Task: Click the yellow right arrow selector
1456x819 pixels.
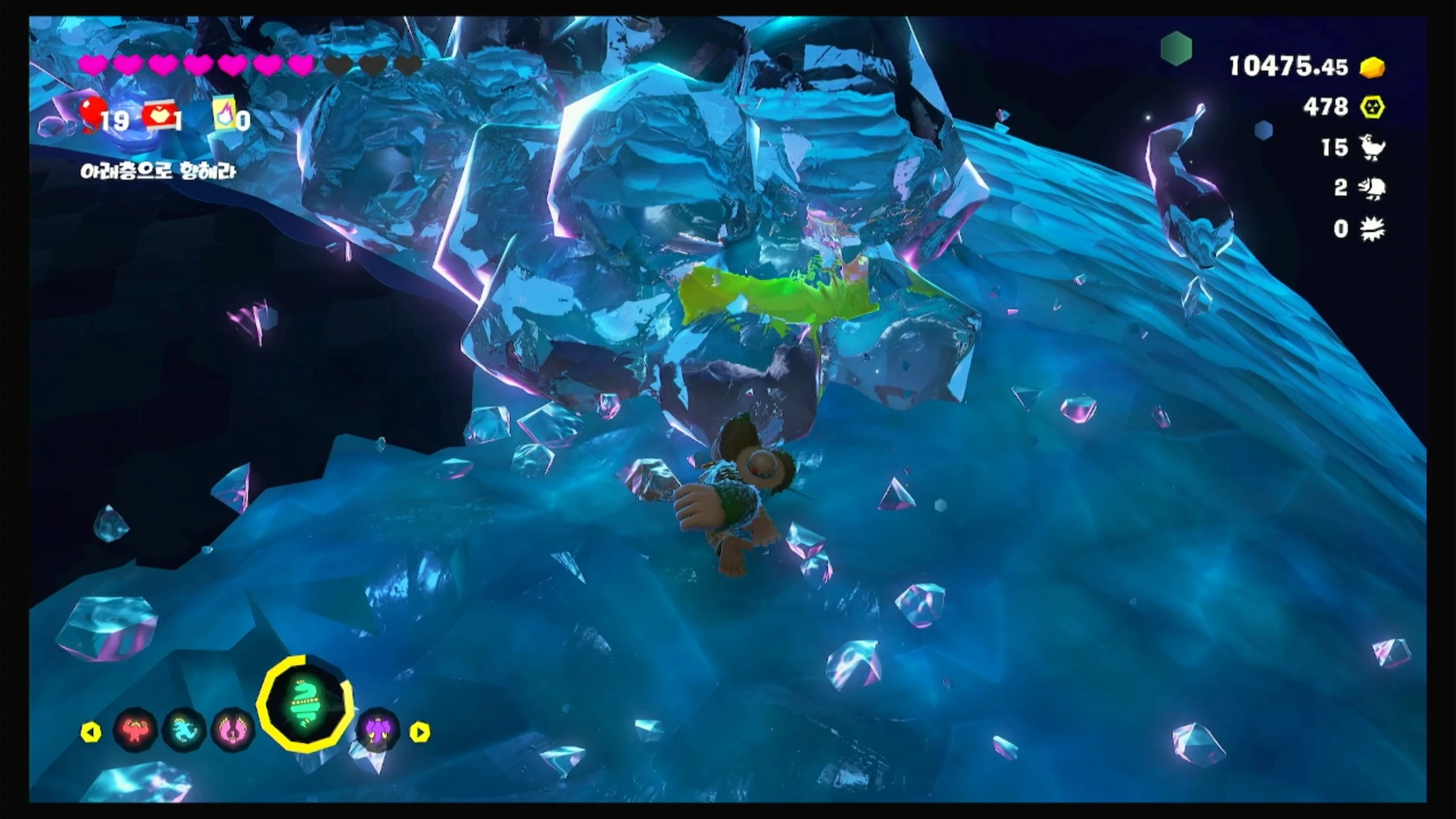Action: (420, 732)
